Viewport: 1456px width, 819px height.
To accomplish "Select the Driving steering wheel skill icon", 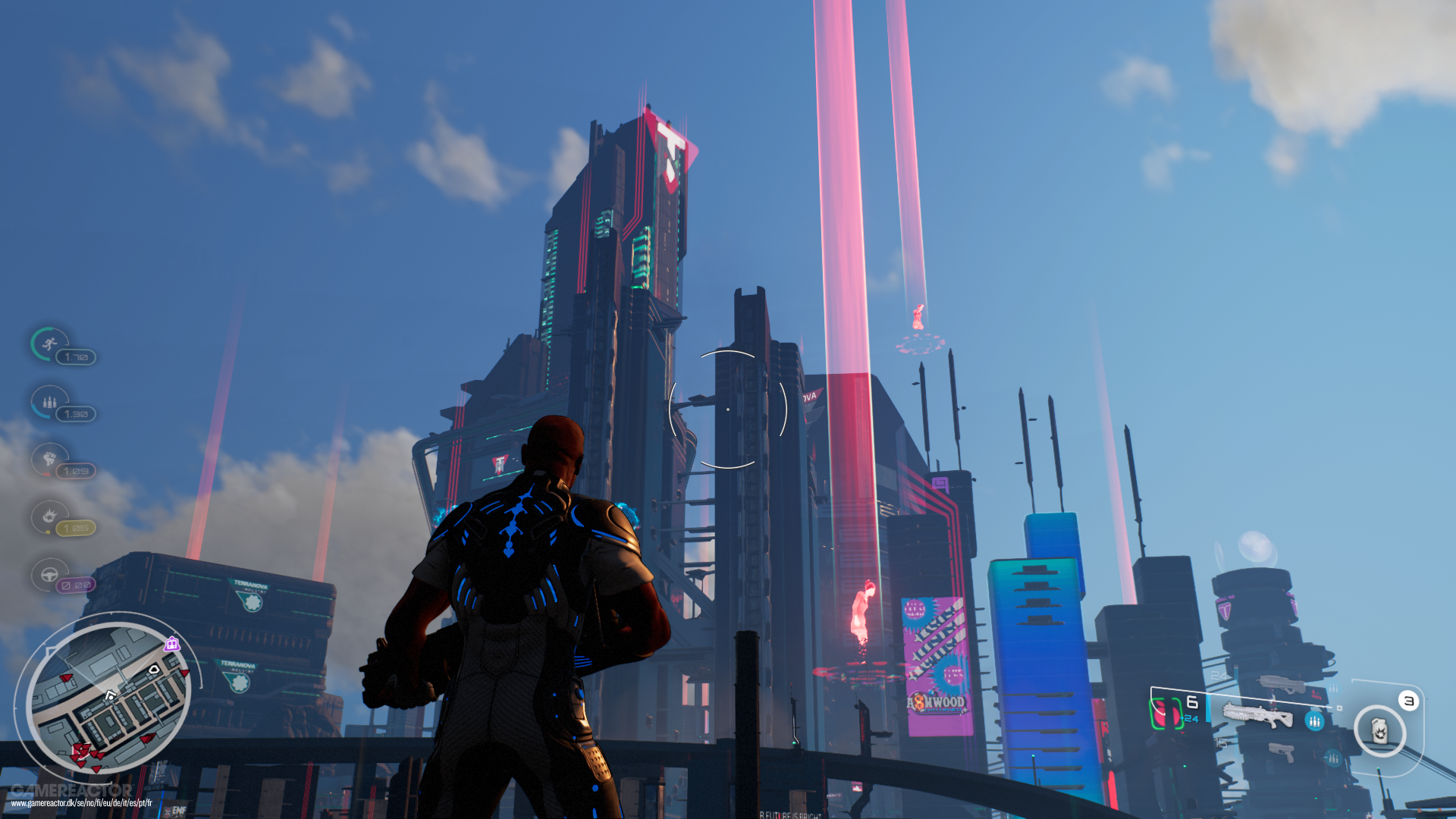I will click(x=49, y=575).
